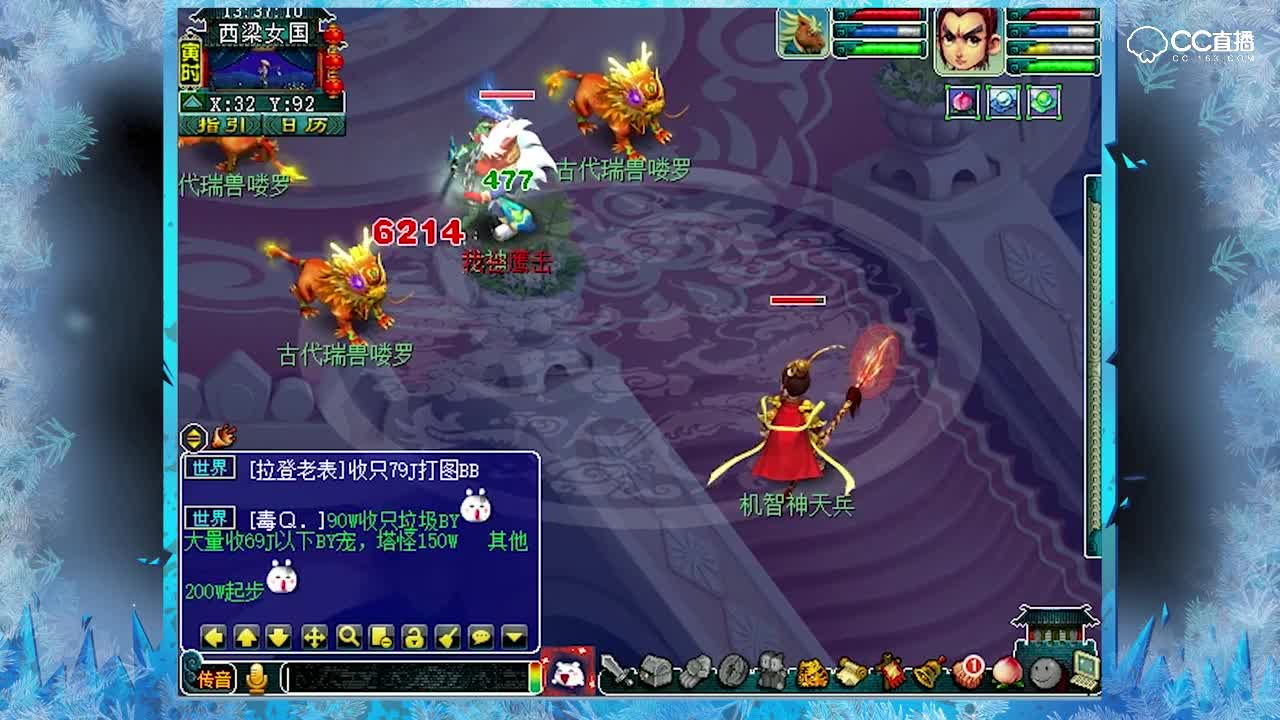Open the quest scroll icon

click(x=852, y=670)
